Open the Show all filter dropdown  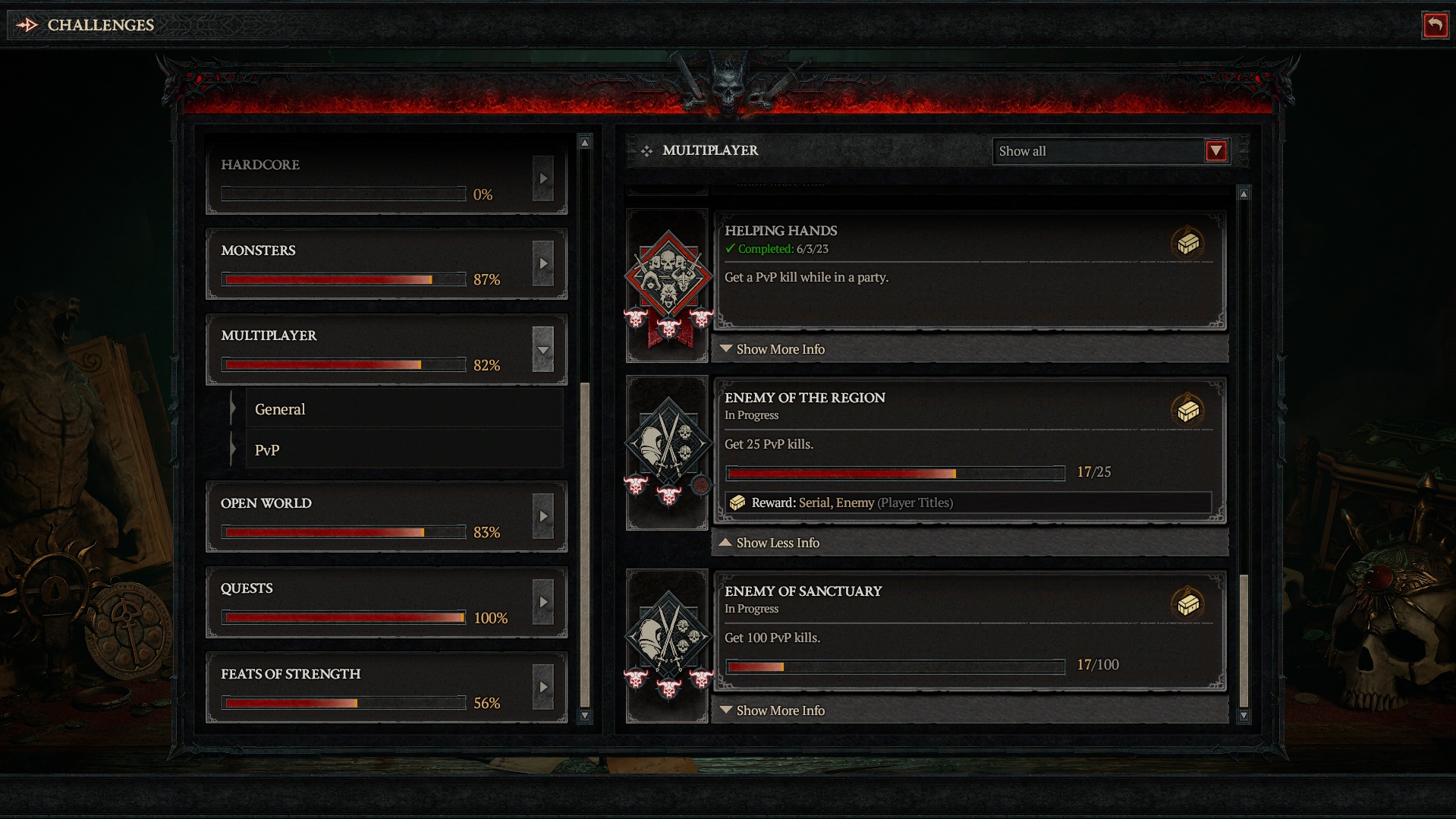1215,151
